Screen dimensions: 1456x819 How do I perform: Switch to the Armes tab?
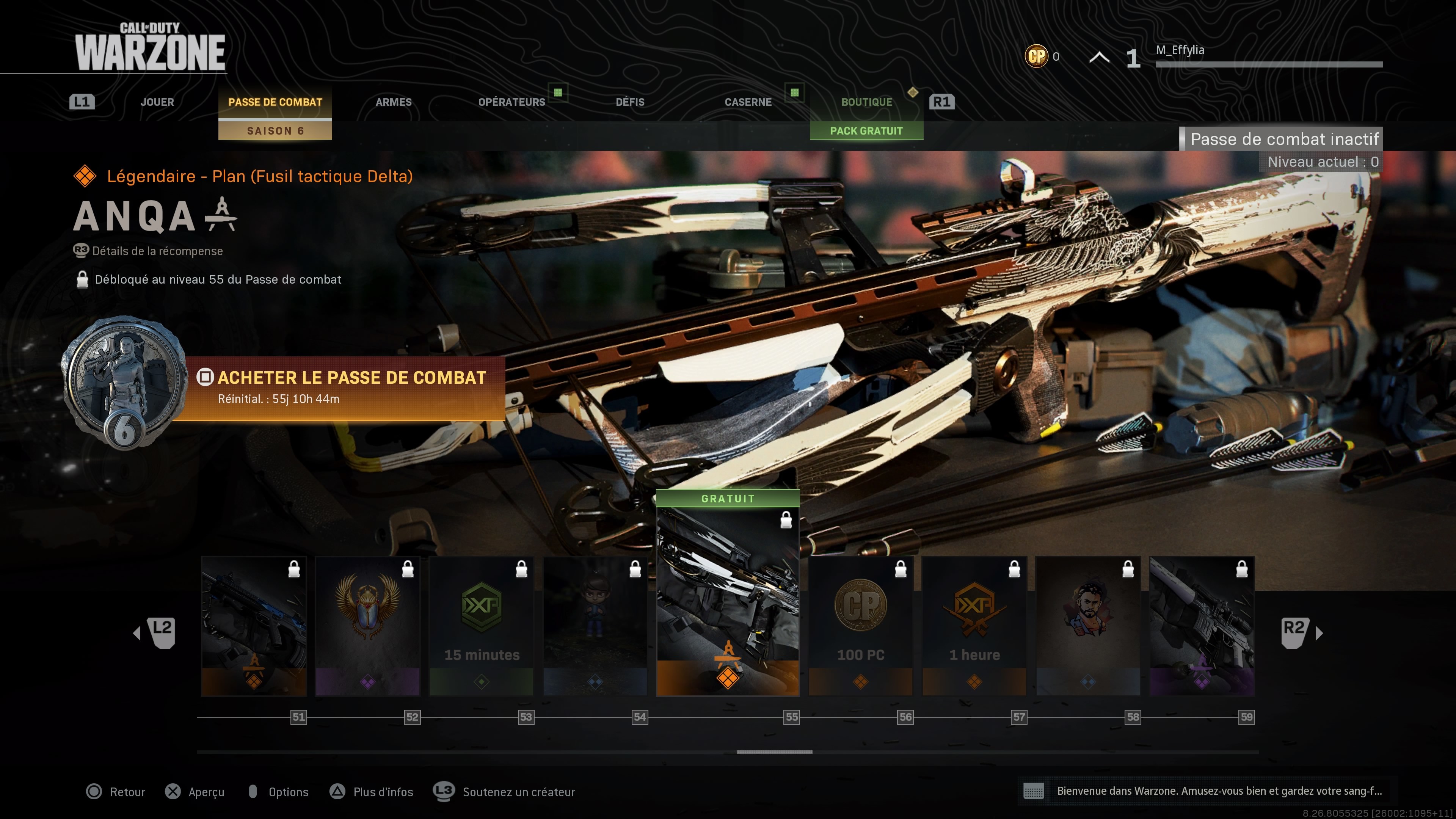tap(394, 102)
